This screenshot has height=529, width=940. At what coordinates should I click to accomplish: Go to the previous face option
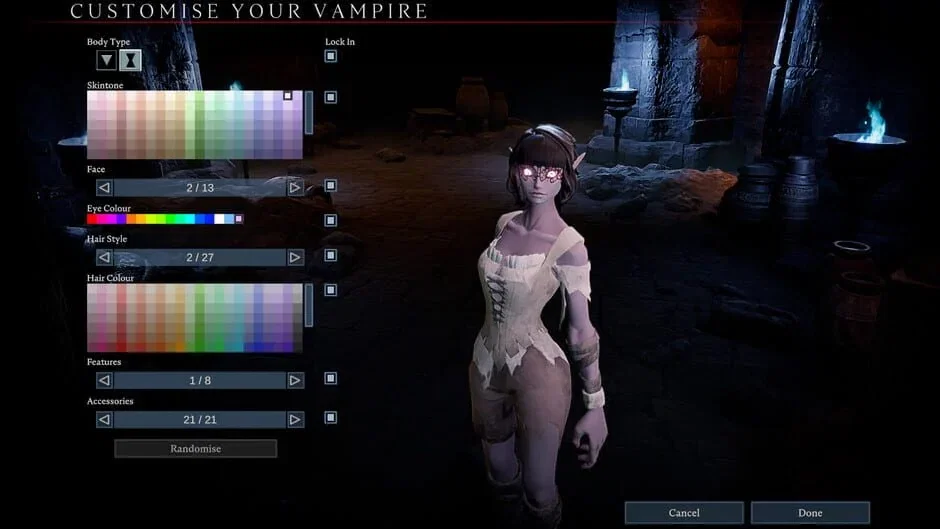click(104, 187)
